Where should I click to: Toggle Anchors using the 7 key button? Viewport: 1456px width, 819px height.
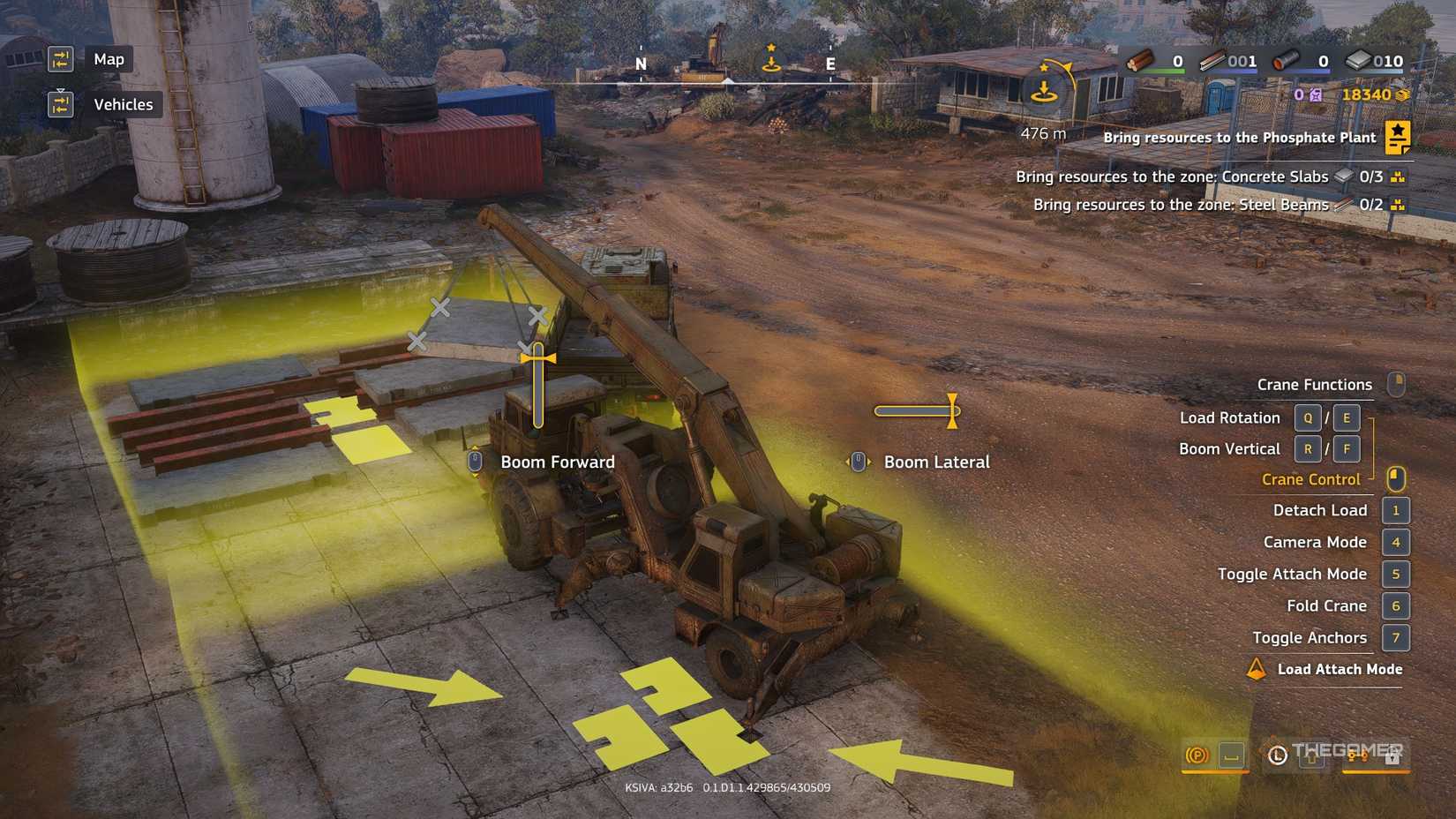[1396, 637]
